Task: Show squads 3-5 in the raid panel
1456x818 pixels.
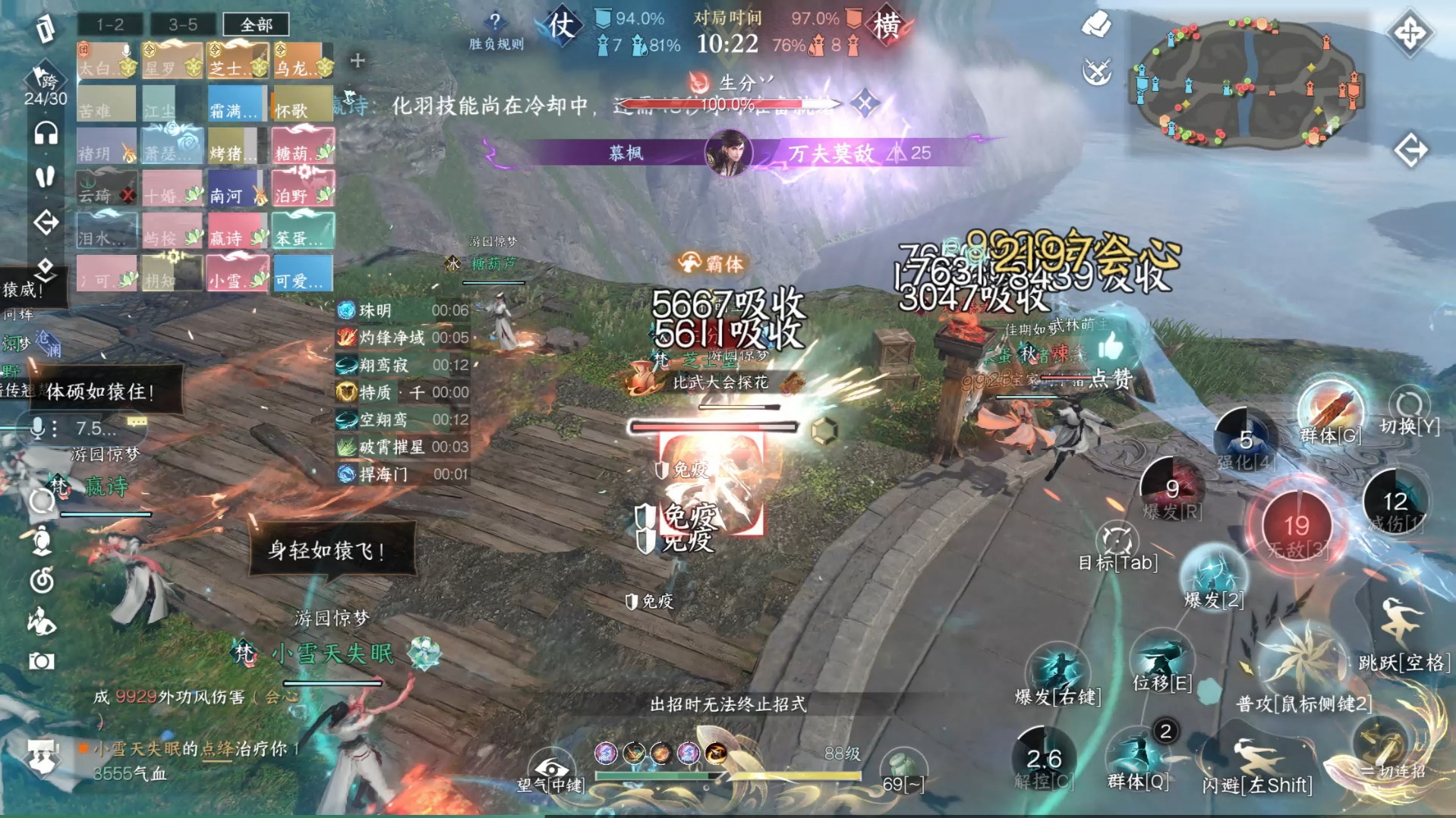Action: pos(183,24)
